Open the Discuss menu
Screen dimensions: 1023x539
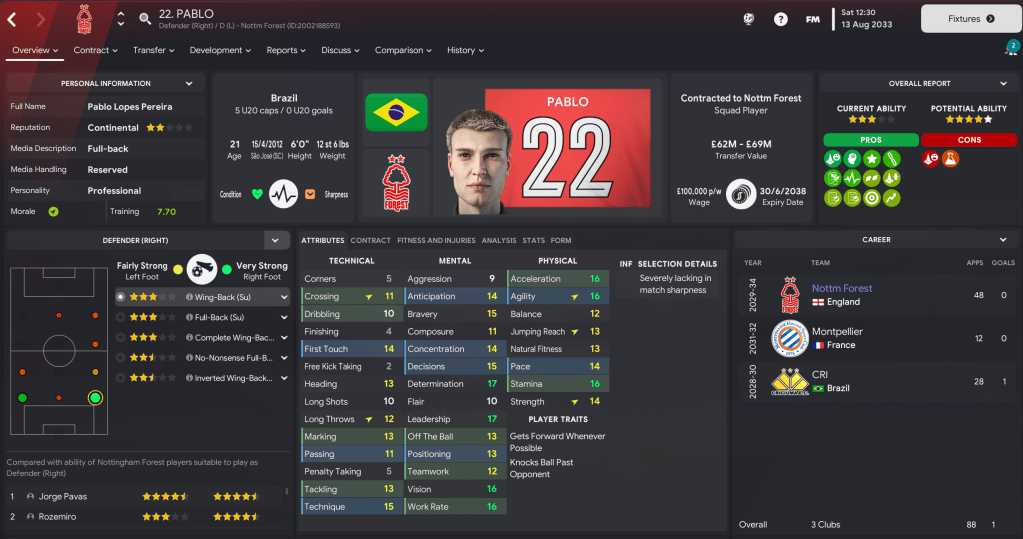[341, 50]
